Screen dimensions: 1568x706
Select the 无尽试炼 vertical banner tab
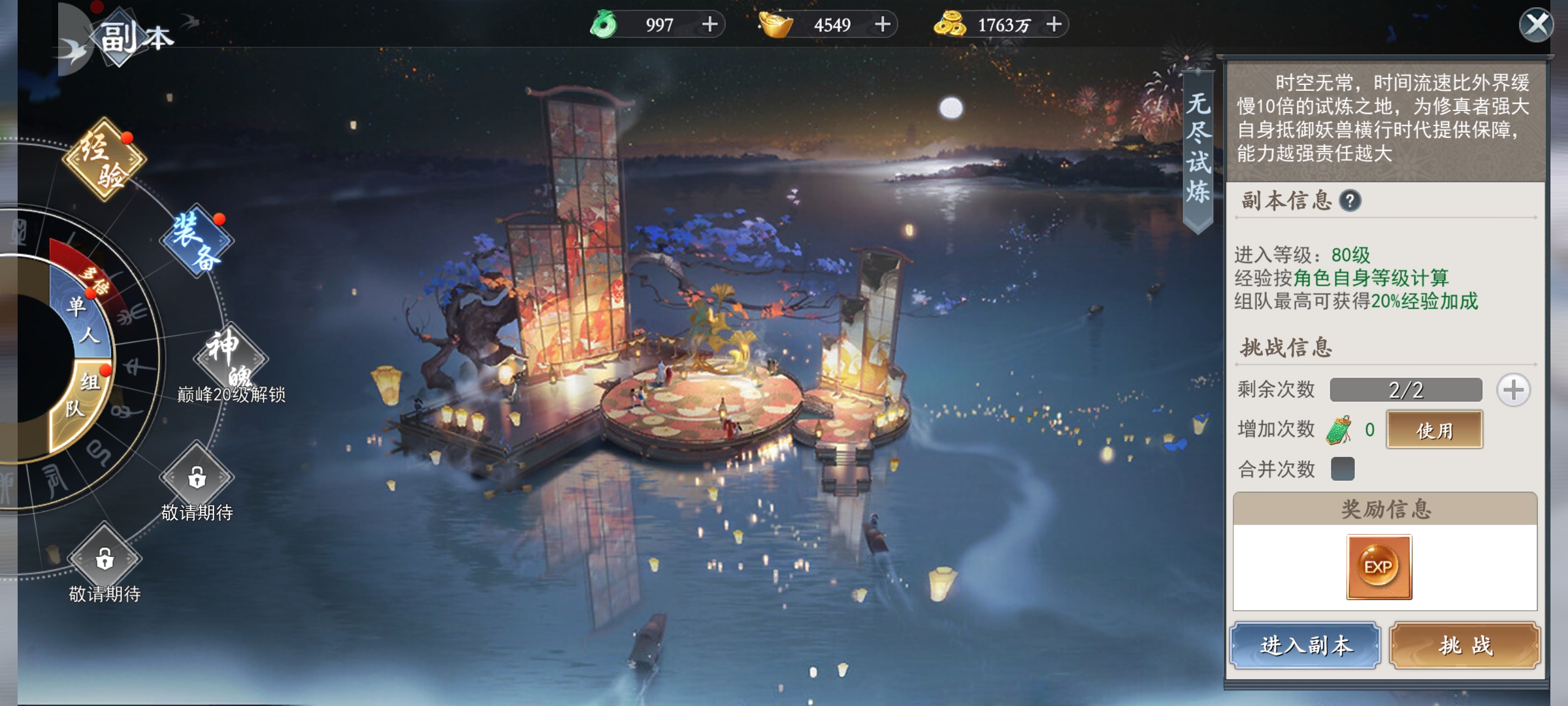pyautogui.click(x=1198, y=148)
